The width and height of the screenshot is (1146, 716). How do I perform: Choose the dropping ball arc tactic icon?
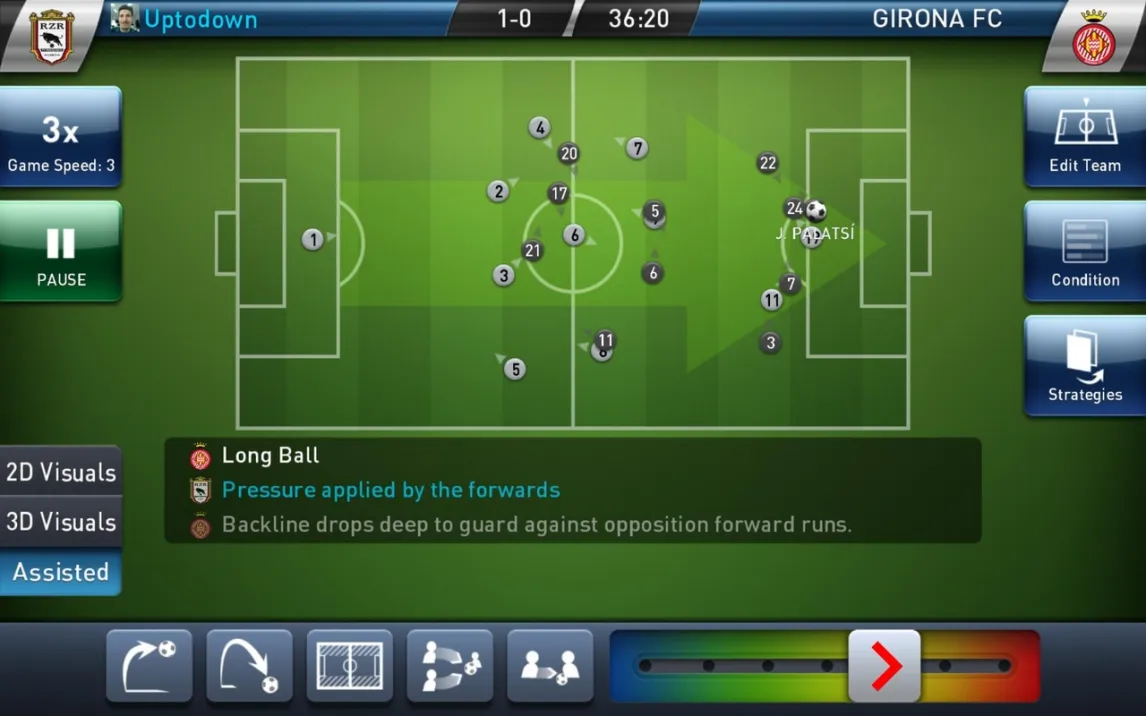pos(249,665)
